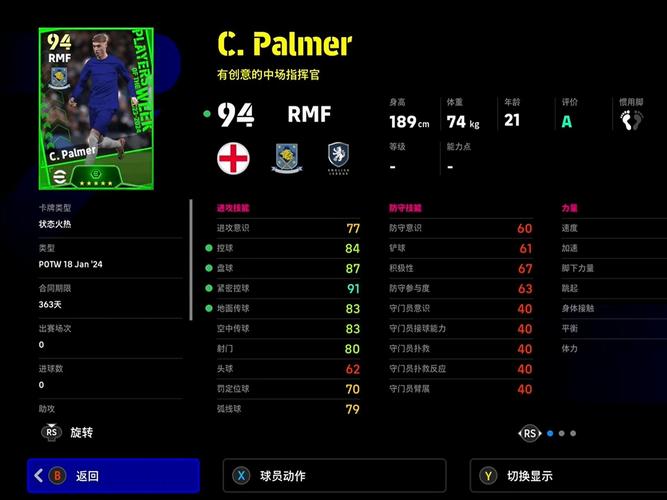
Task: Click the 返回 back button
Action: click(113, 476)
